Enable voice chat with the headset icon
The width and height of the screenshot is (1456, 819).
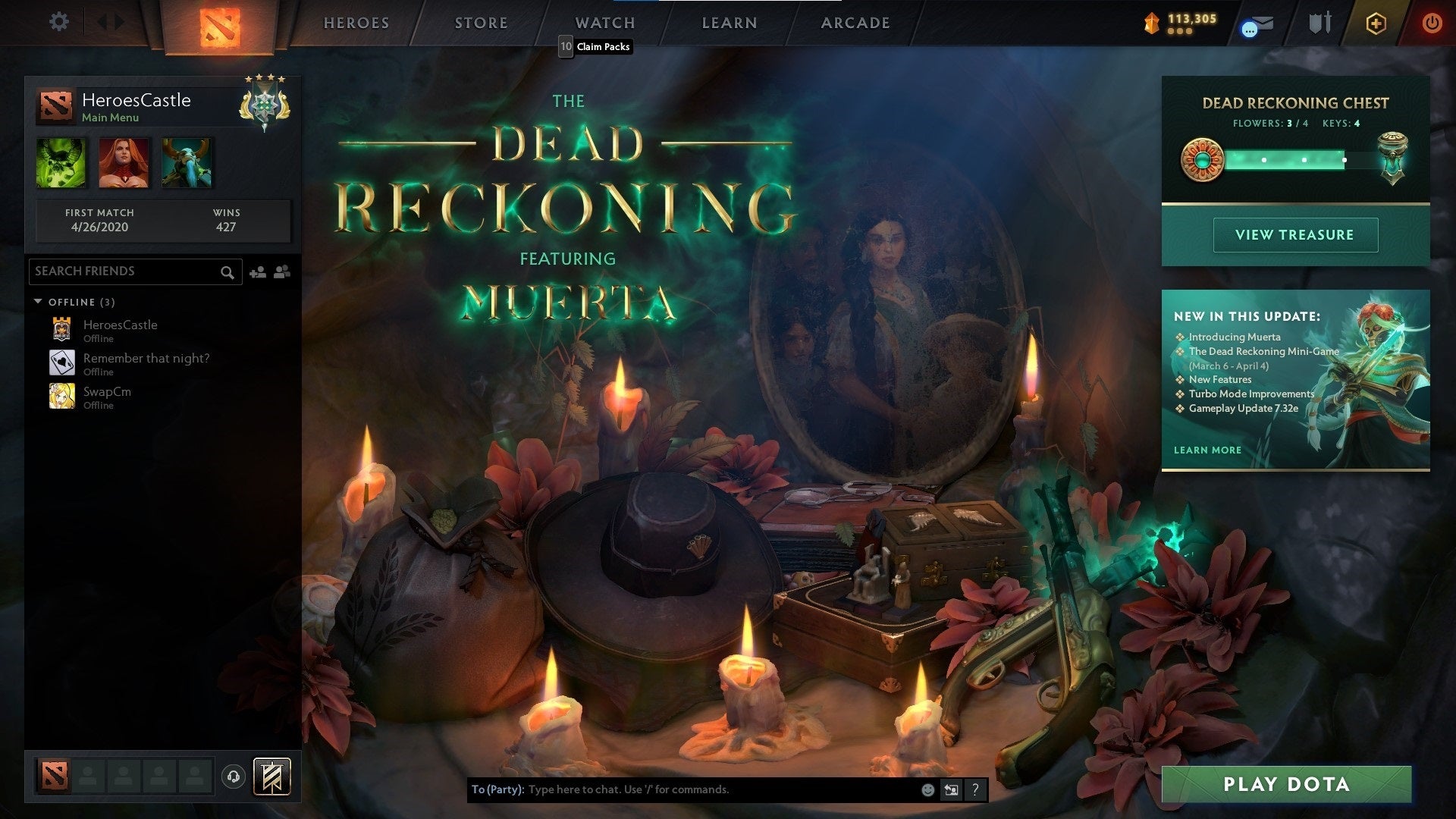point(234,776)
